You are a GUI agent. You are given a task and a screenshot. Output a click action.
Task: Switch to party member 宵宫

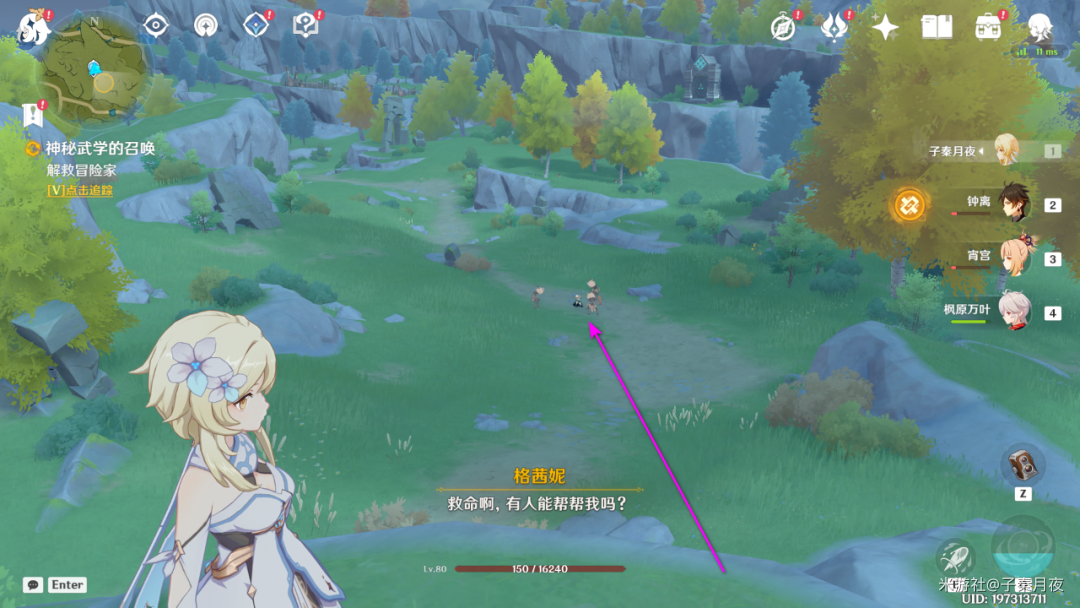(x=1013, y=258)
